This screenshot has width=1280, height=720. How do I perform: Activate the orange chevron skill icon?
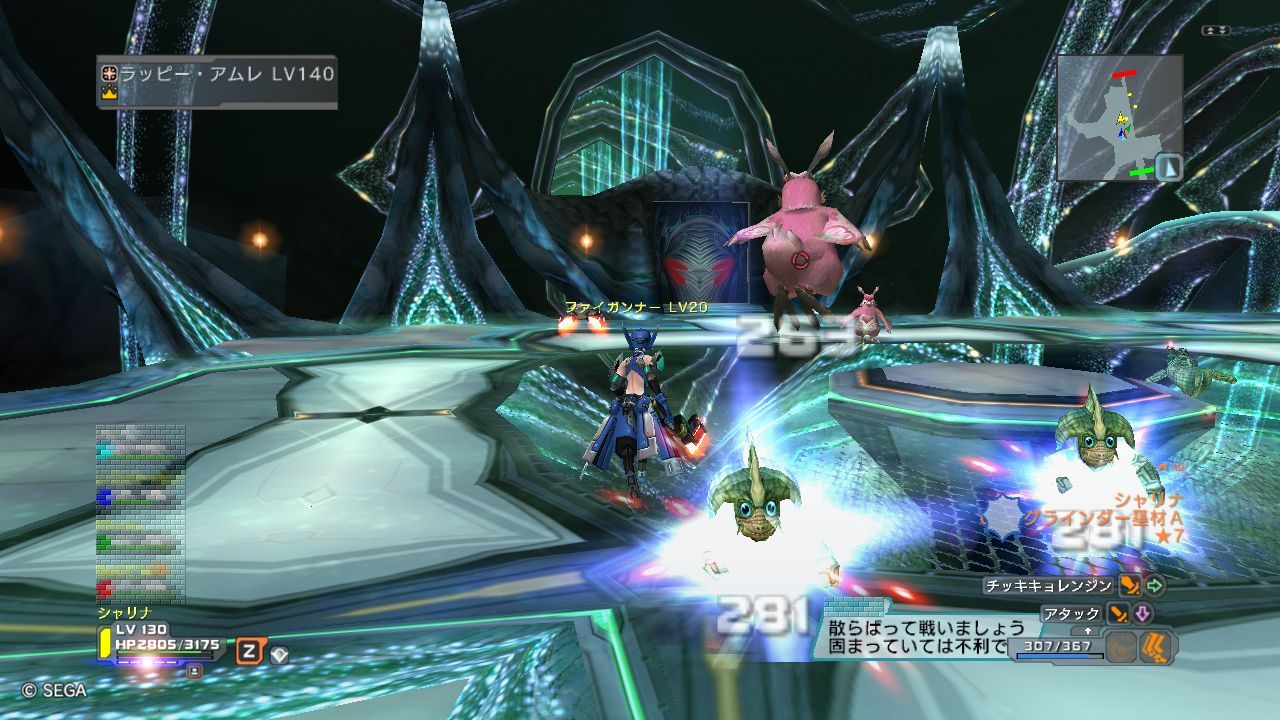(1157, 648)
